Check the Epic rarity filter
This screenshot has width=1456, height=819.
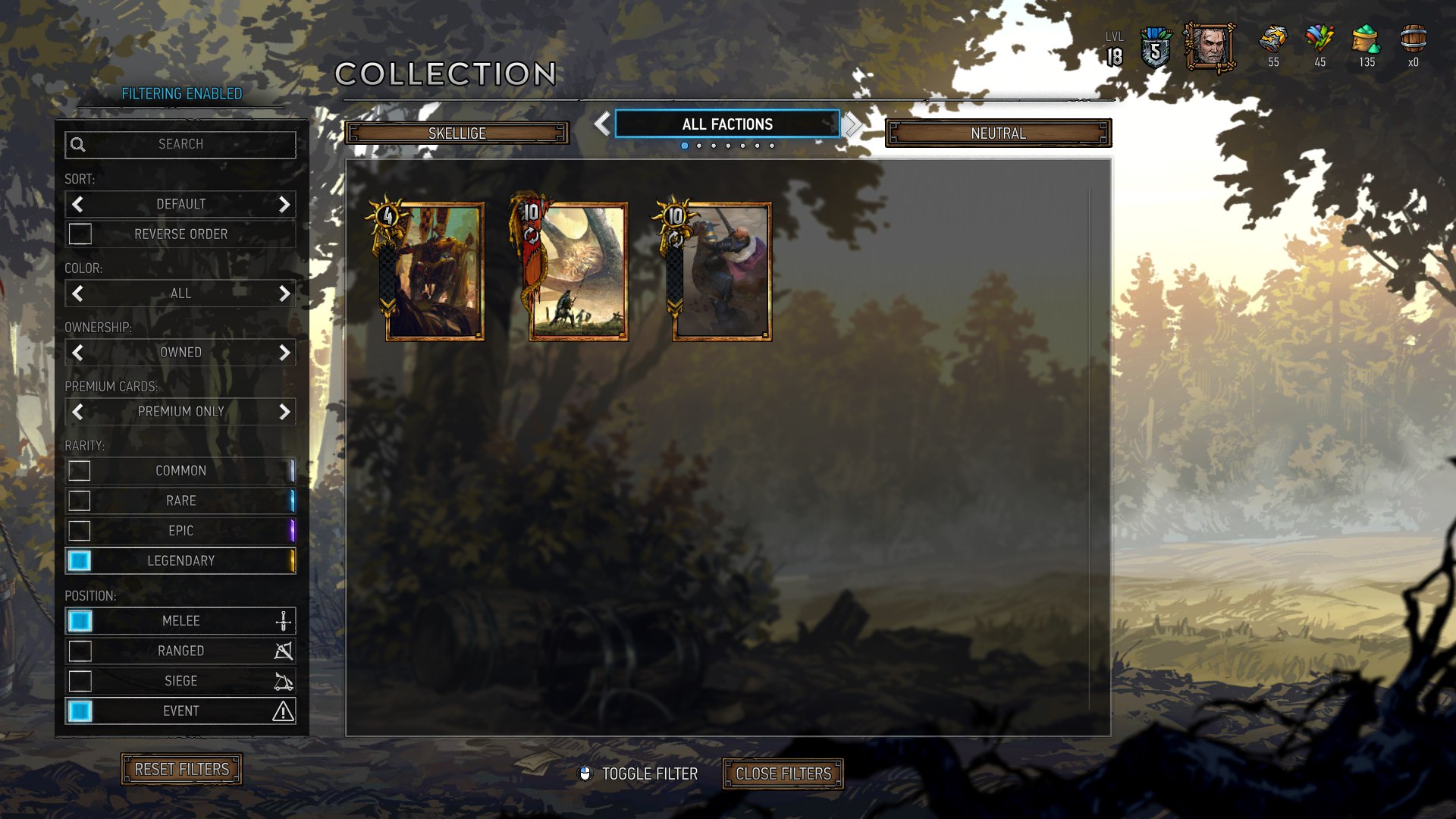point(80,531)
